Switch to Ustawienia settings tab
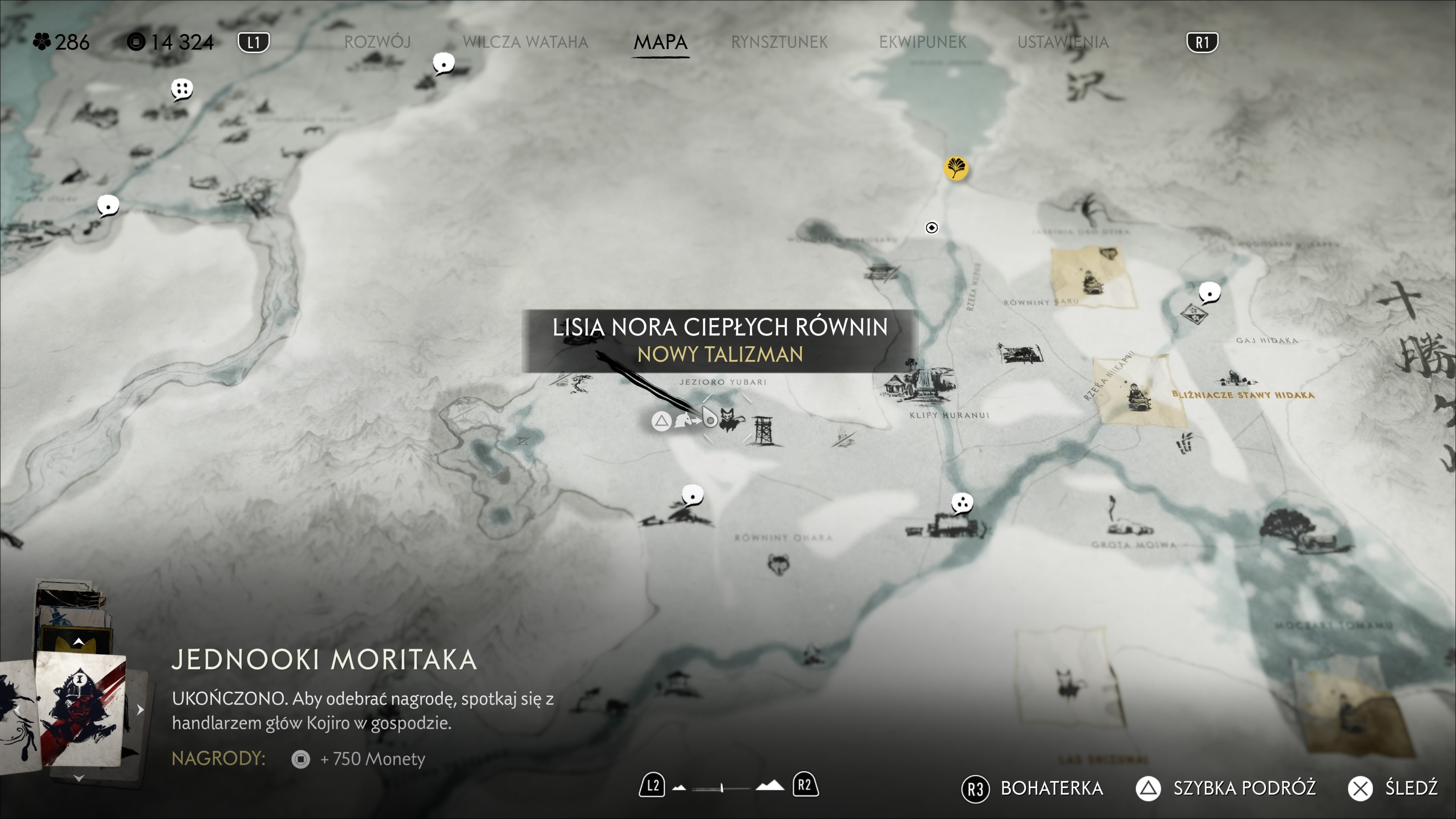 1062,42
